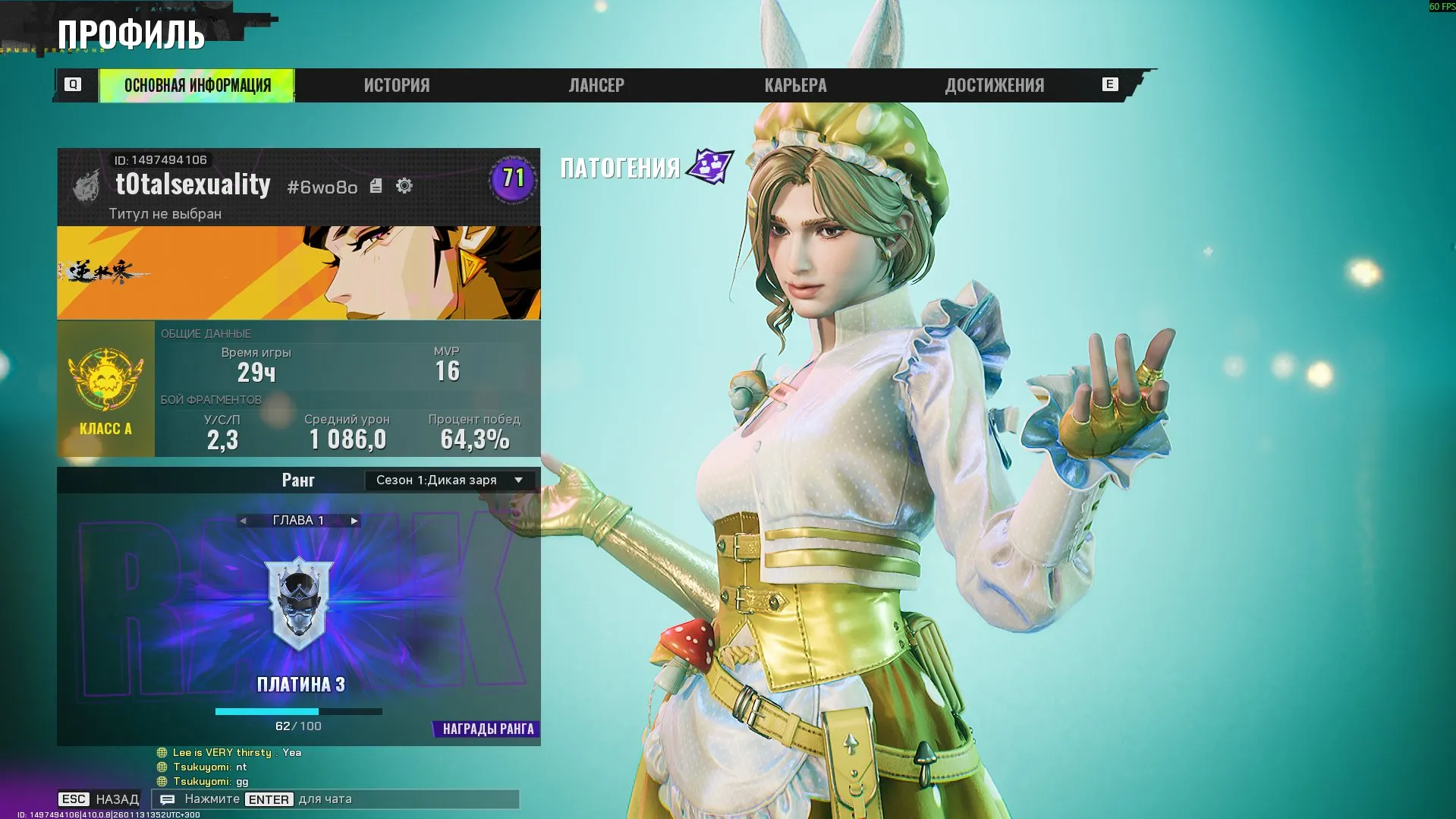Open the КАРЬЕРА tab
This screenshot has height=819, width=1456.
tap(795, 85)
